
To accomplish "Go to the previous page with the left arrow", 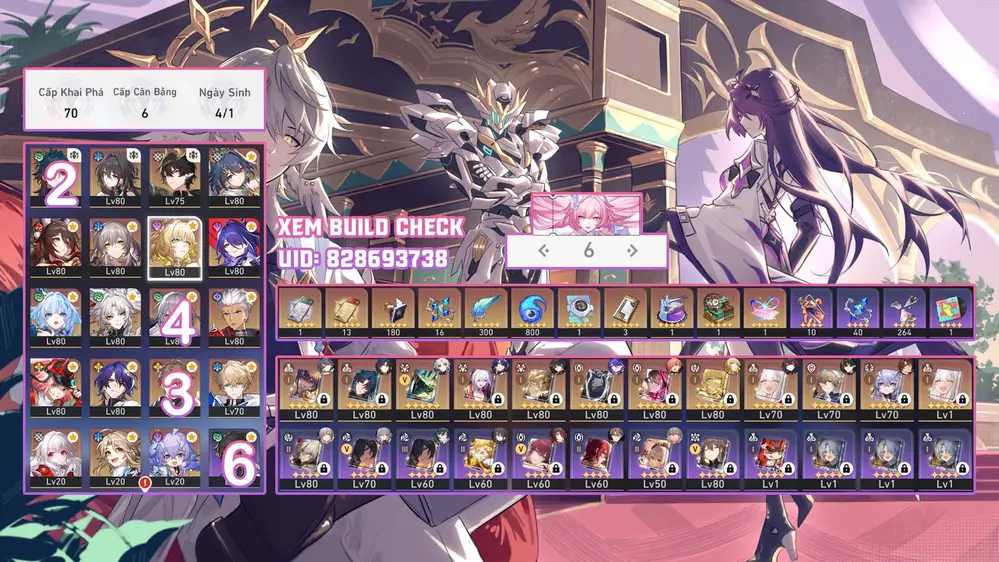I will [544, 251].
